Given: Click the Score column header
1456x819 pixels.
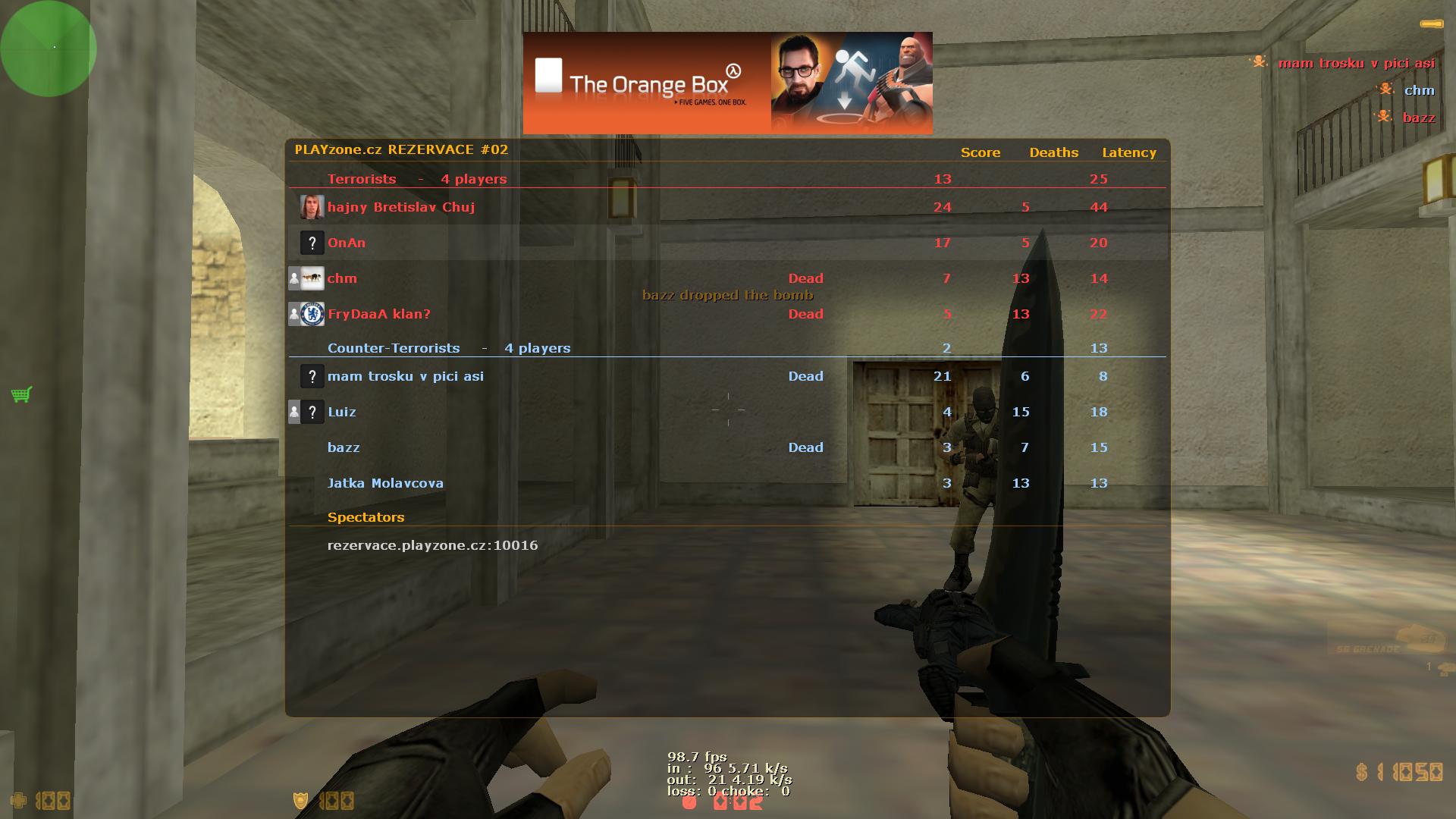Looking at the screenshot, I should (x=981, y=152).
